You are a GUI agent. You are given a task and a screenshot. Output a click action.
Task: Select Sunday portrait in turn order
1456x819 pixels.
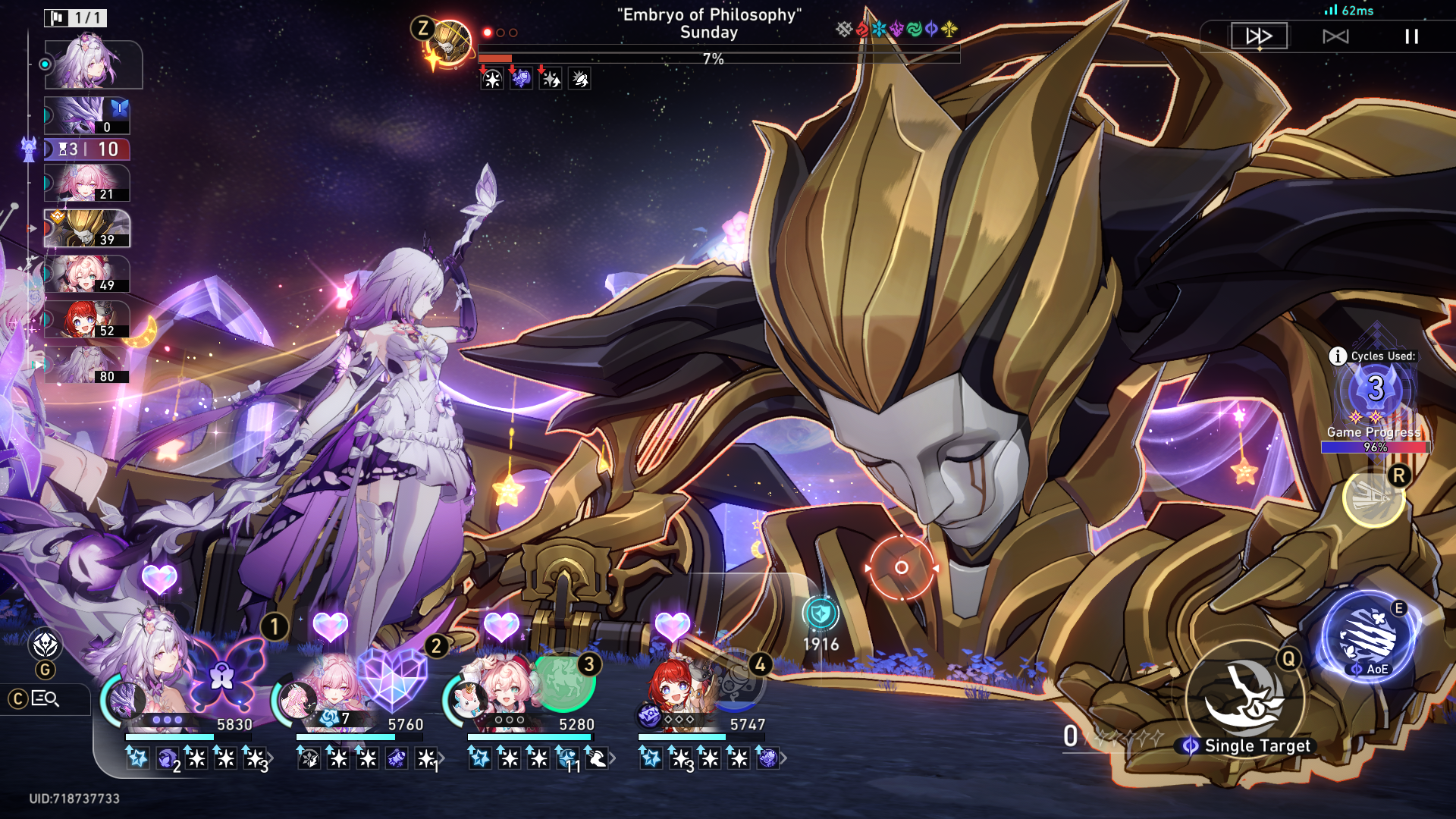pos(86,229)
